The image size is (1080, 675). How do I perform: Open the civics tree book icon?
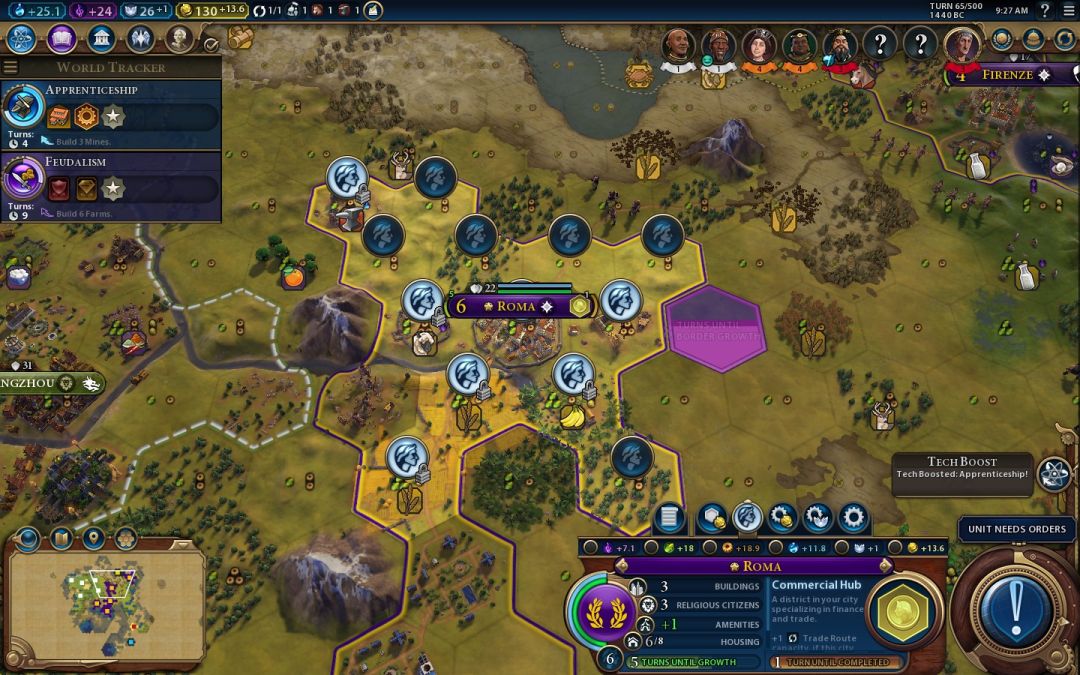tap(62, 40)
